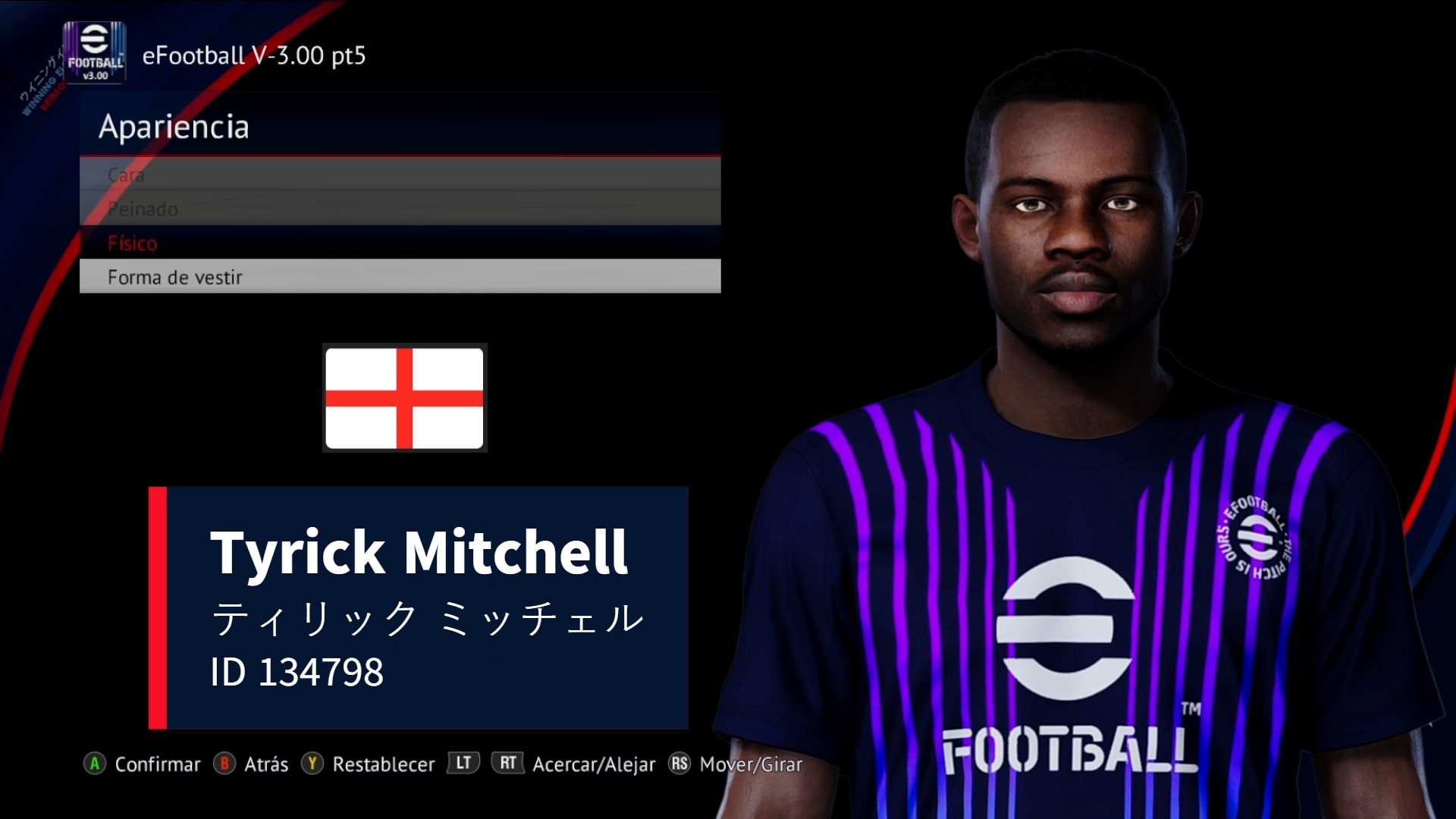Viewport: 1456px width, 819px height.
Task: Click the RS Mover/Girar stick icon
Action: click(x=680, y=764)
